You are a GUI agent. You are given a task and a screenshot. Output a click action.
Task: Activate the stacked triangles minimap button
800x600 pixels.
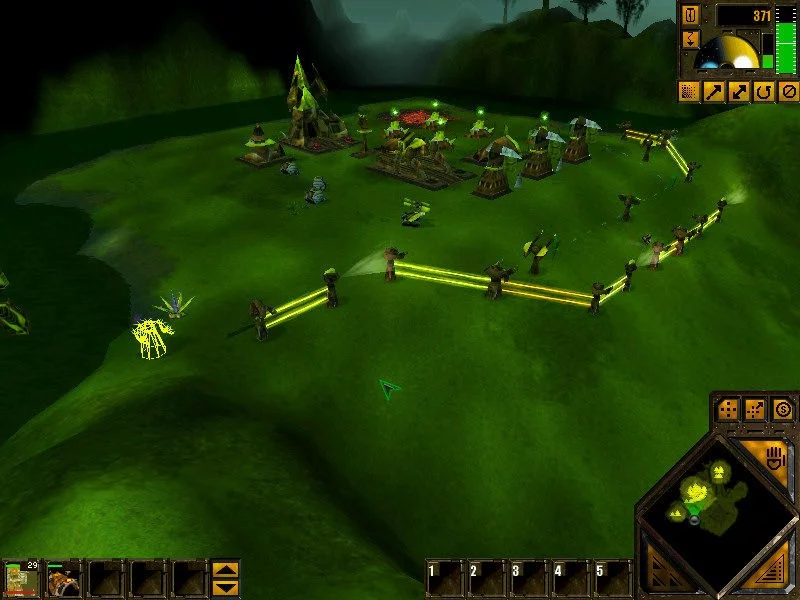662,576
